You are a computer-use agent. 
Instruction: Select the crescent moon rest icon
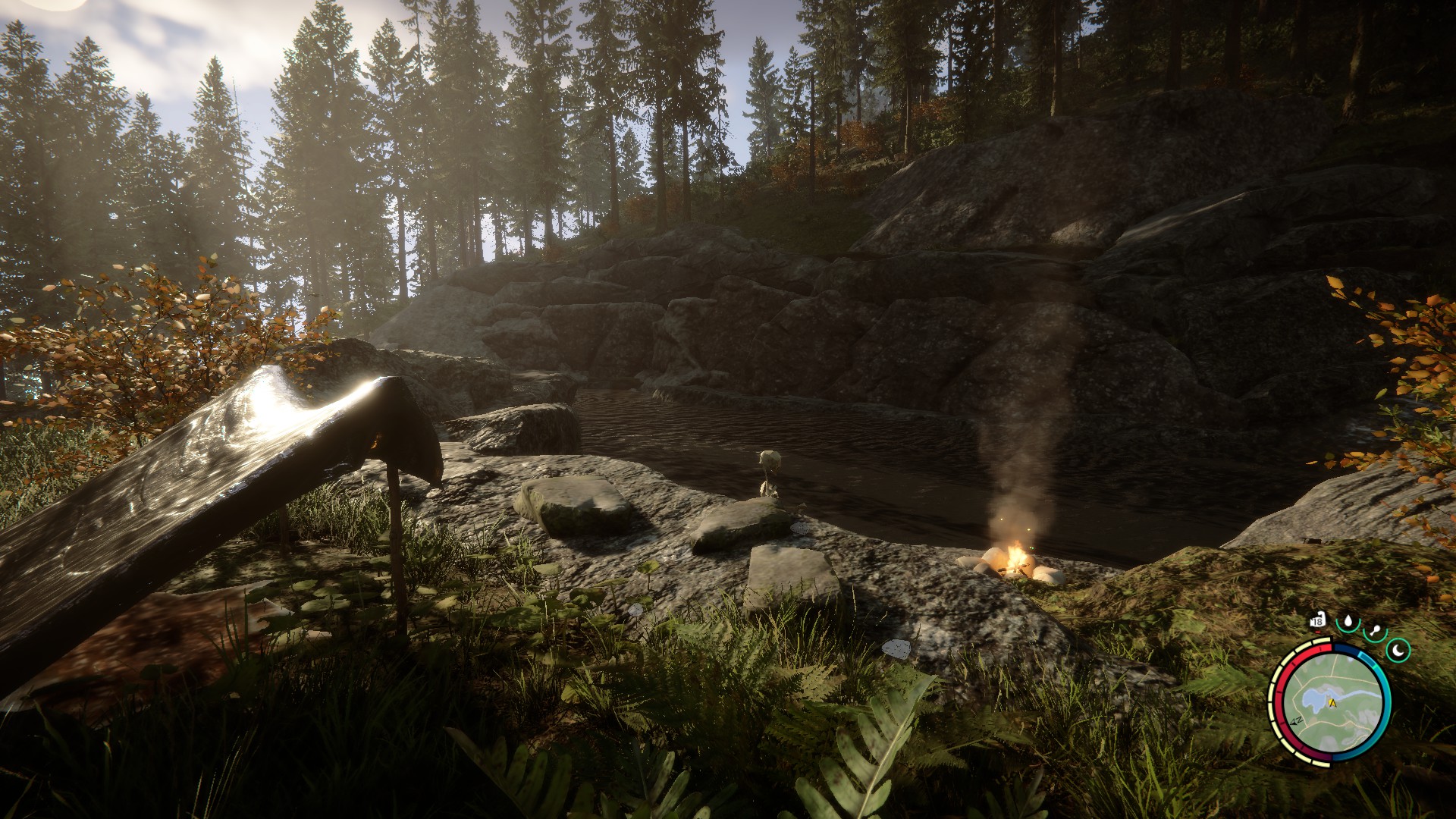[1398, 649]
